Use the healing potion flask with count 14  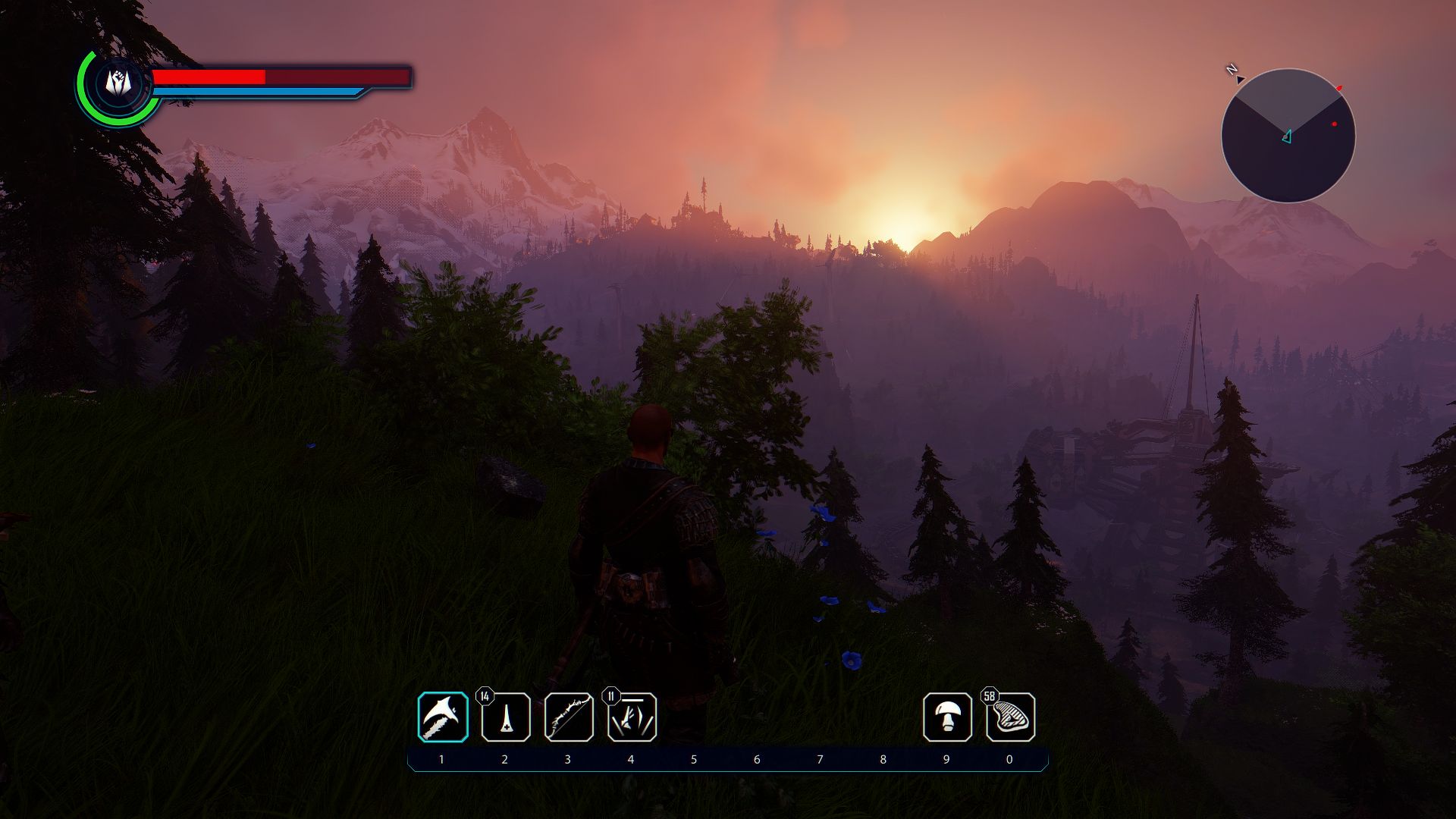coord(506,717)
